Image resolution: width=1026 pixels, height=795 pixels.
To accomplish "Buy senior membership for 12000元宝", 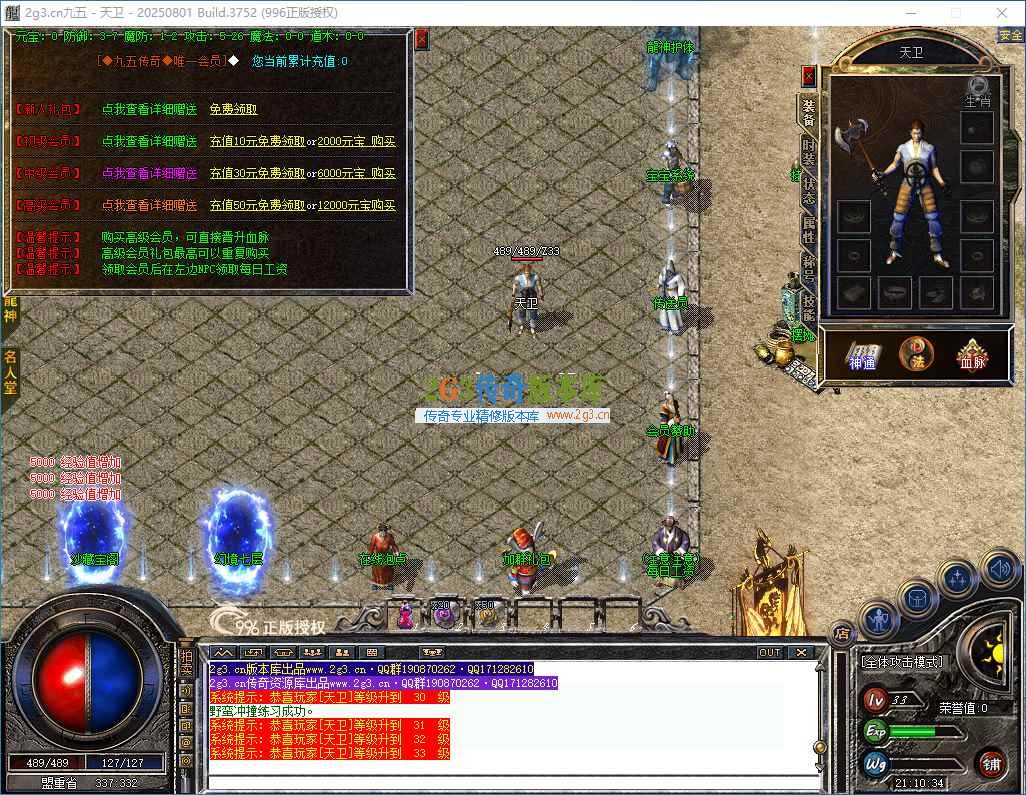I will (x=356, y=205).
